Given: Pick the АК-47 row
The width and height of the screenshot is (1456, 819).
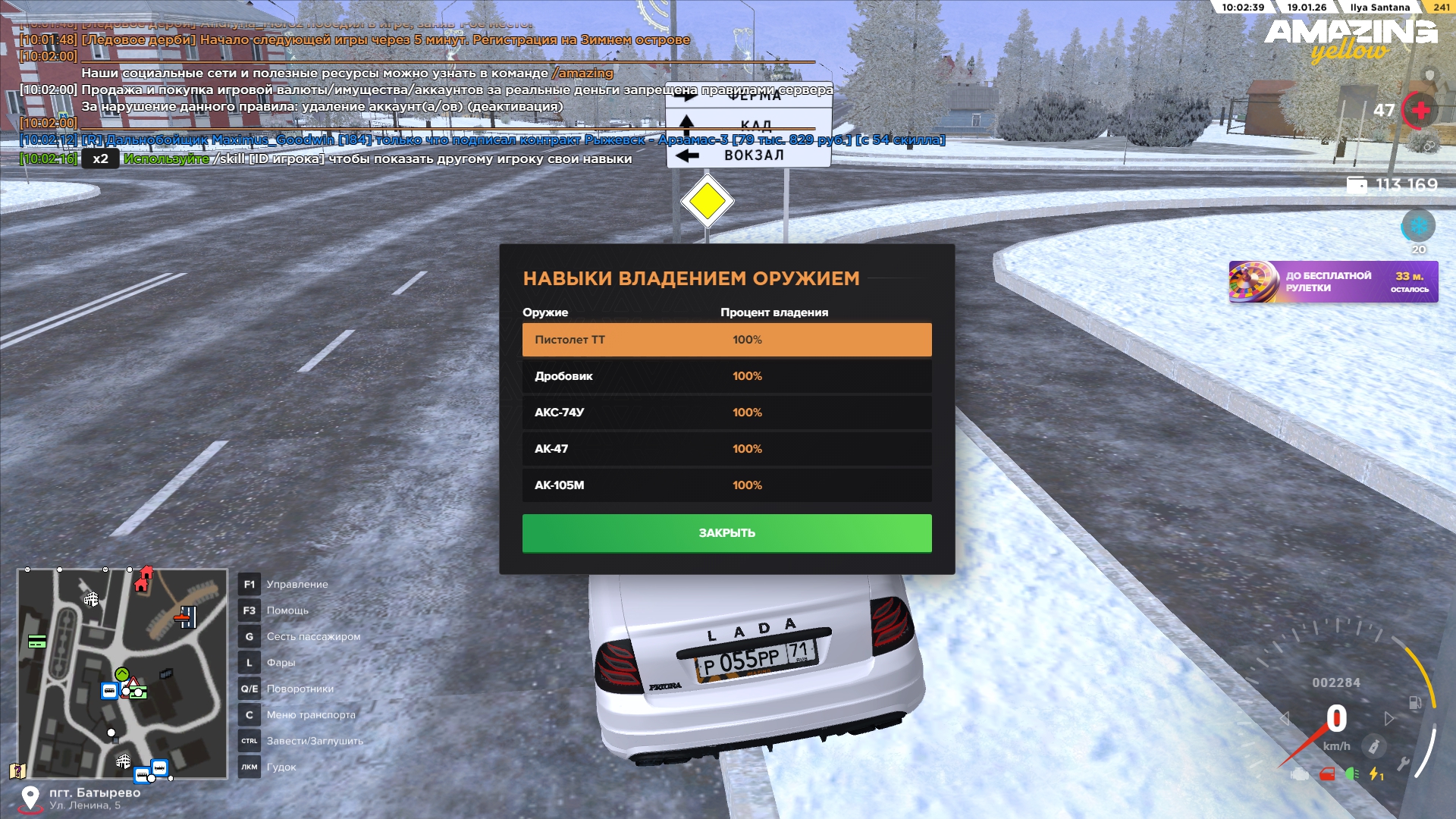Looking at the screenshot, I should pos(726,449).
